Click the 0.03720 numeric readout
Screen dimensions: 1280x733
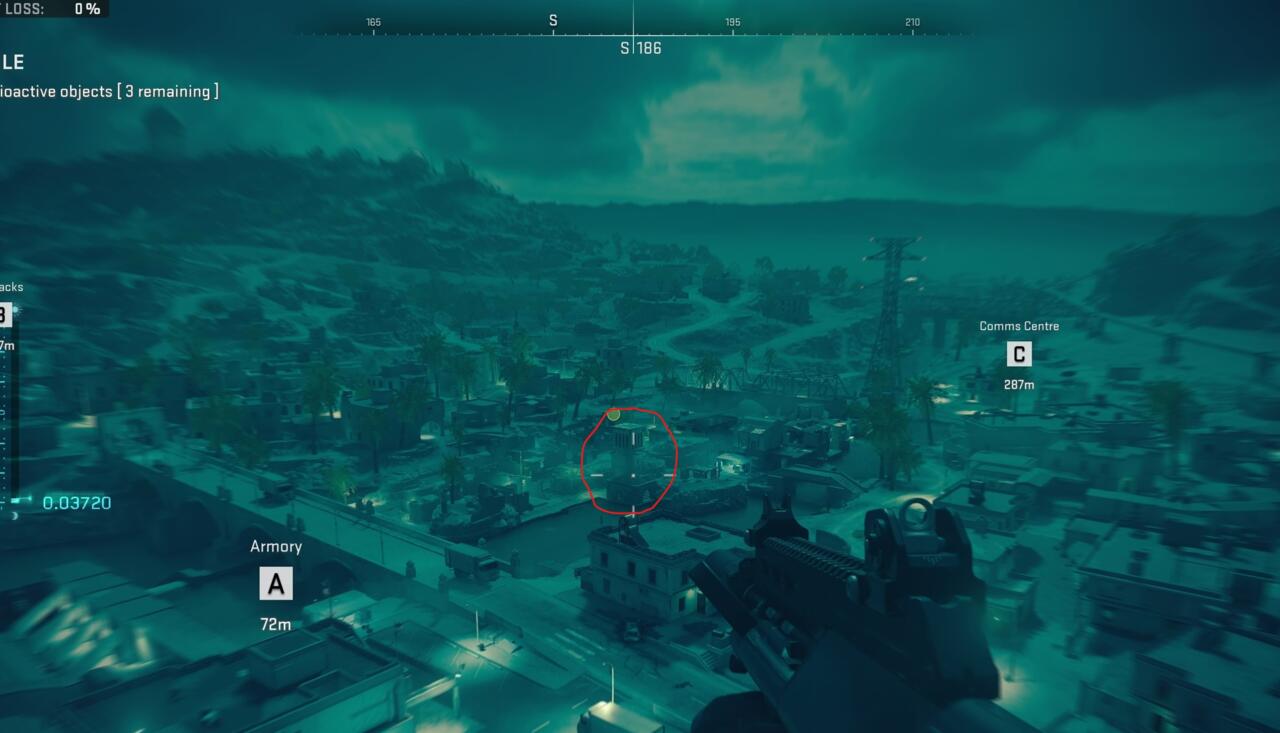click(x=77, y=503)
